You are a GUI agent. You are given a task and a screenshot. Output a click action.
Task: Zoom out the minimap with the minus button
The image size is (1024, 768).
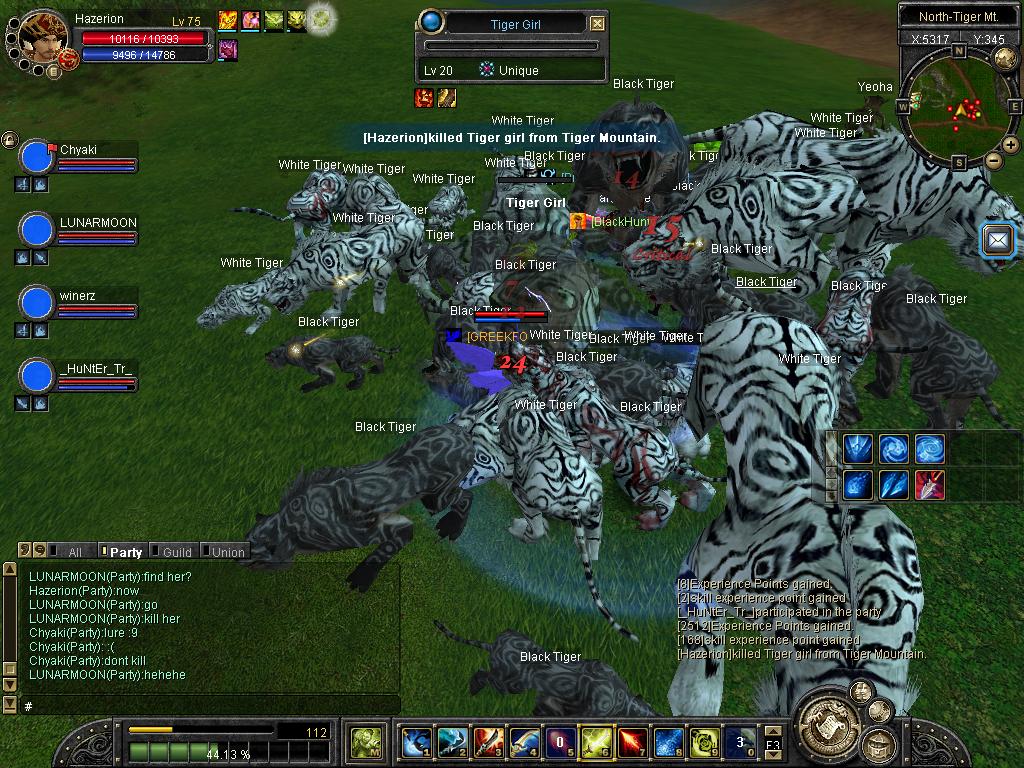tap(993, 160)
